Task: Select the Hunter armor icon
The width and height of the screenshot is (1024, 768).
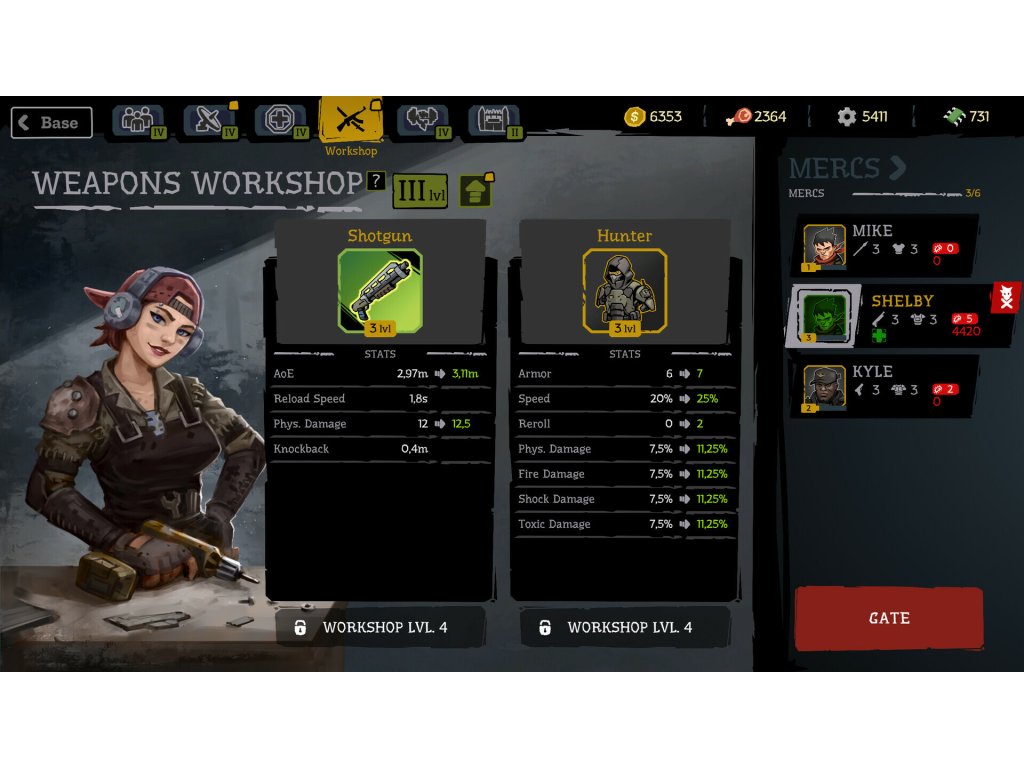Action: [x=625, y=290]
